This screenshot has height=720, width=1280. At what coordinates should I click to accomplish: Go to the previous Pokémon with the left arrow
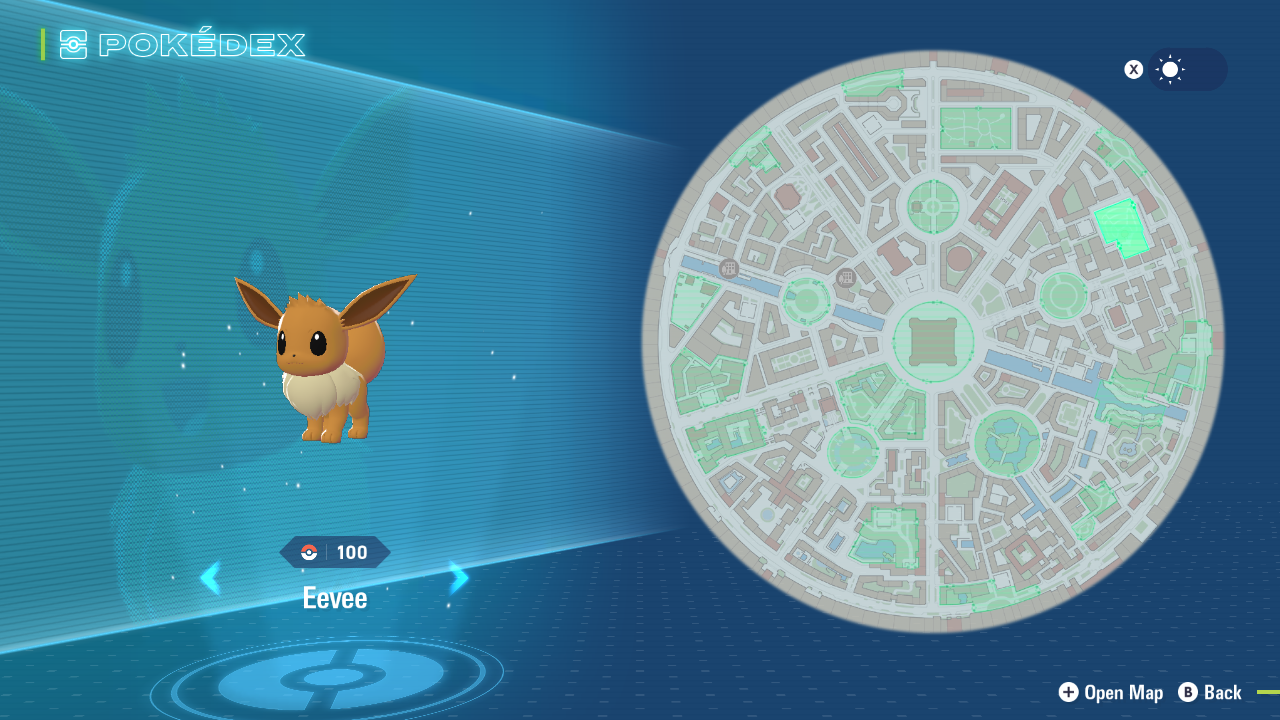[211, 578]
